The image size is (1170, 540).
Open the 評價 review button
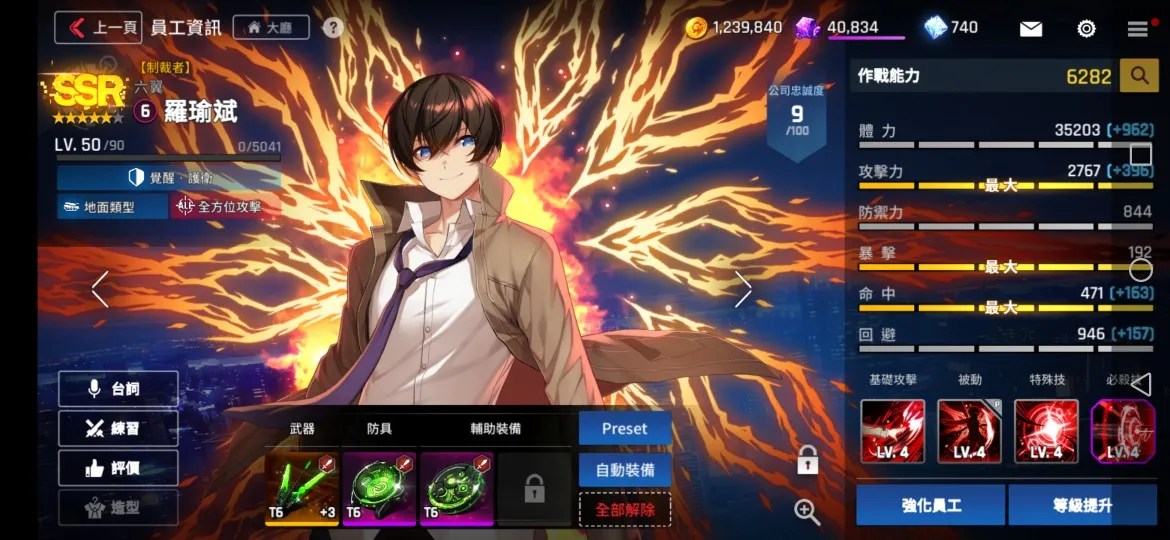click(118, 467)
